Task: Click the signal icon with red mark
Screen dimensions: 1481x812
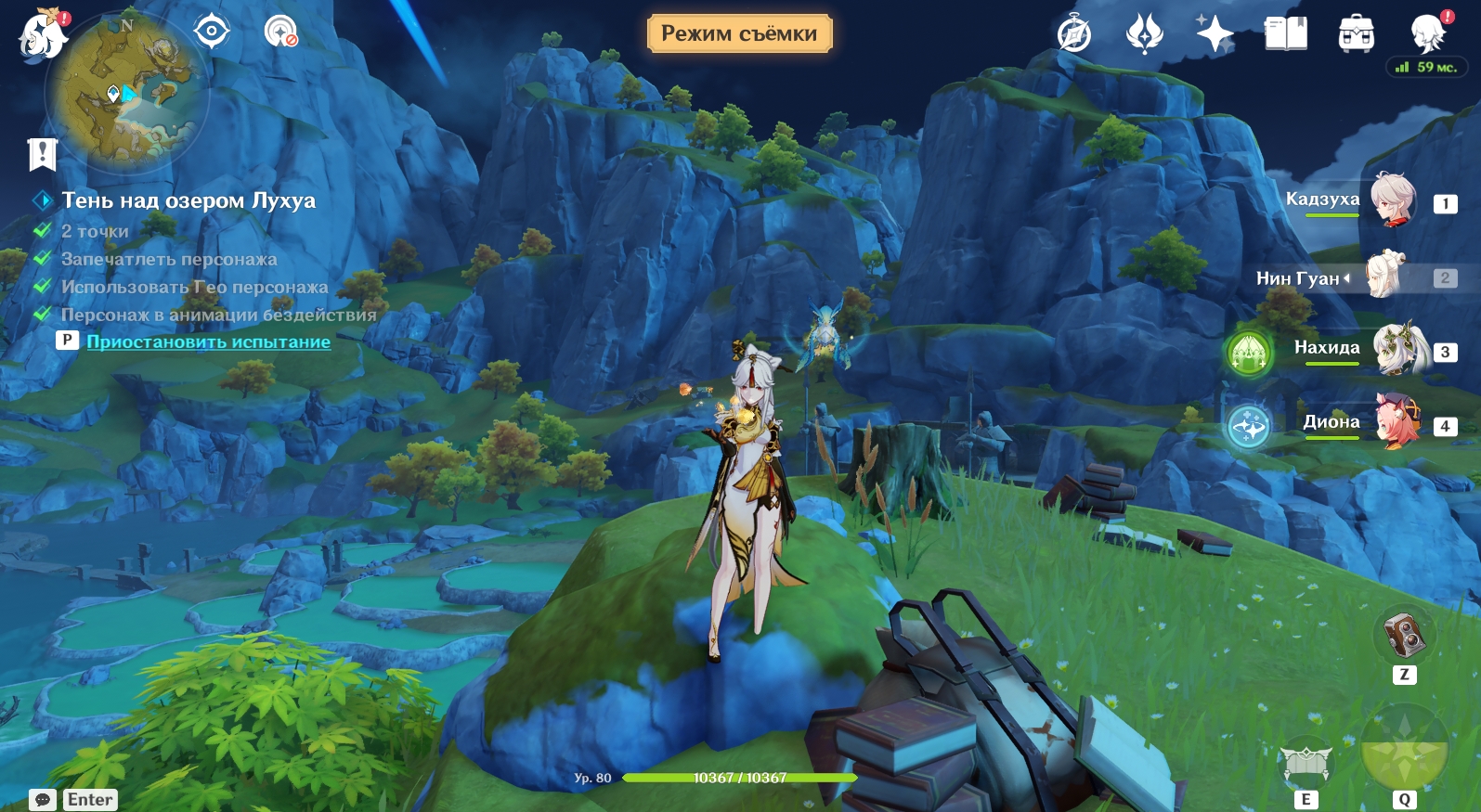Action: point(280,32)
